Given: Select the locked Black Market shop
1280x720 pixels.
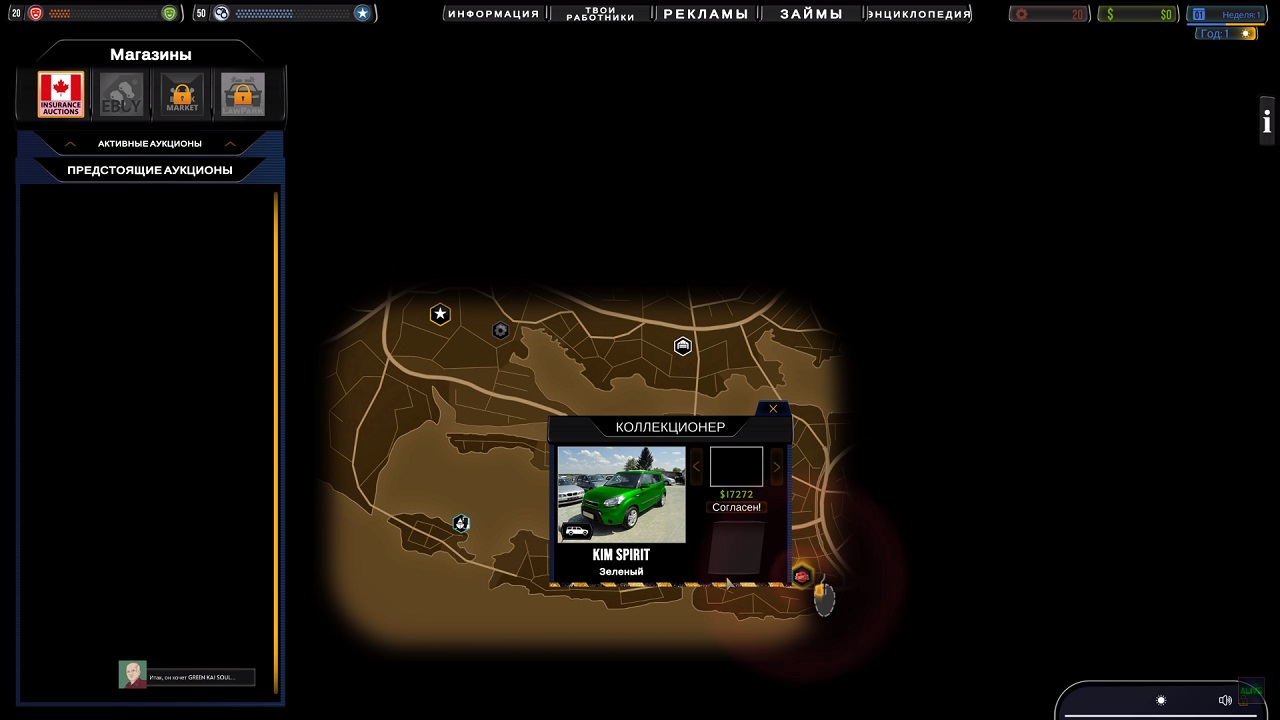Looking at the screenshot, I should tap(182, 94).
